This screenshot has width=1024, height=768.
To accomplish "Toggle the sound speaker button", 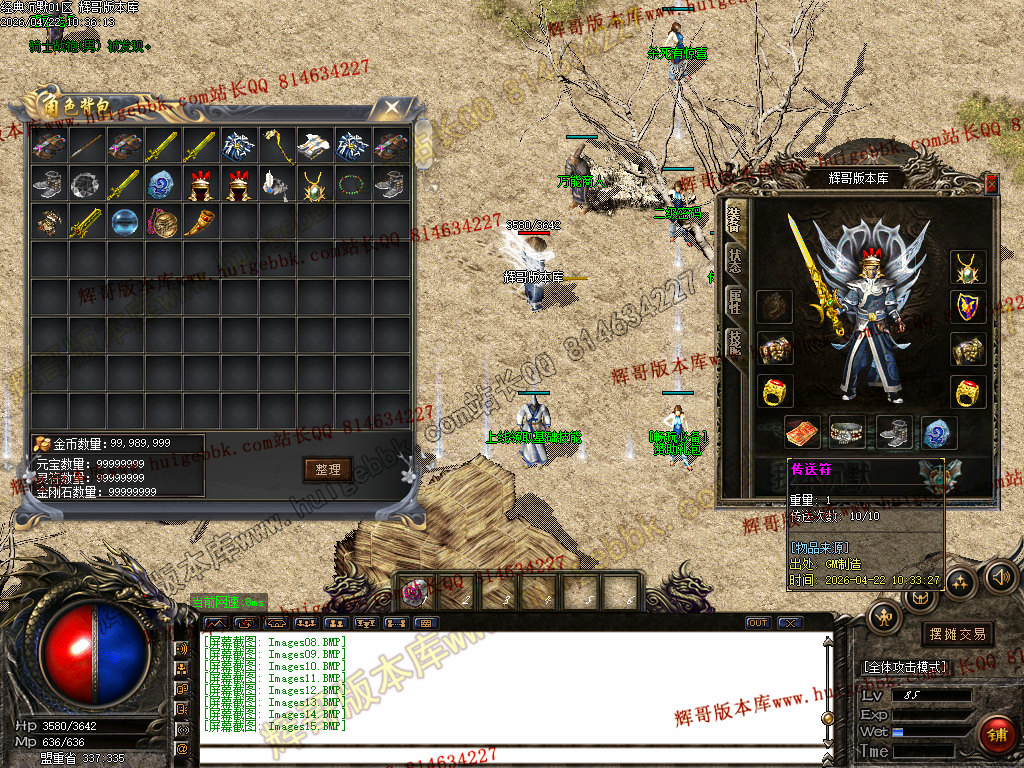I will pyautogui.click(x=998, y=577).
